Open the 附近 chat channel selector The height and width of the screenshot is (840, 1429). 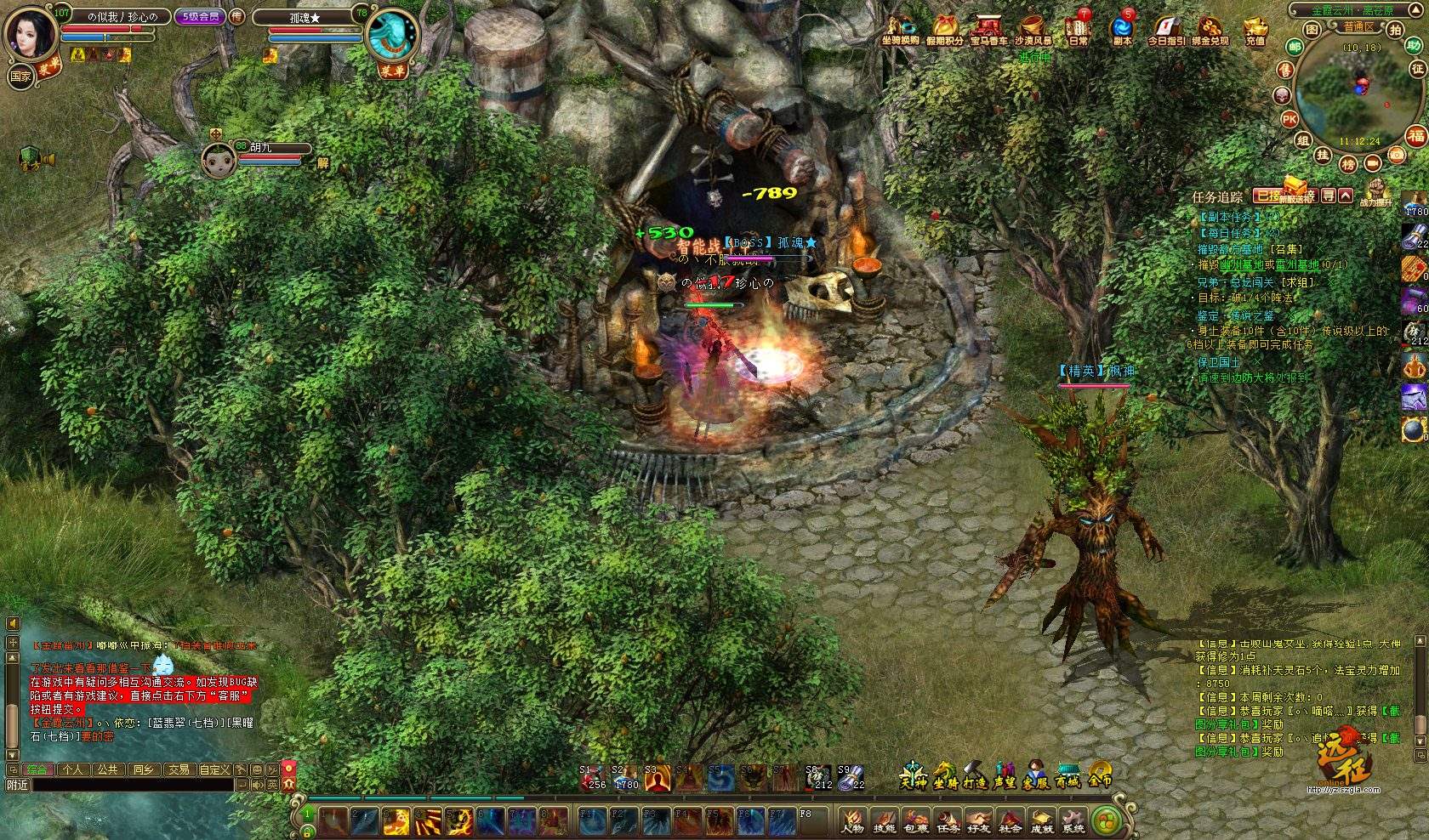click(17, 786)
